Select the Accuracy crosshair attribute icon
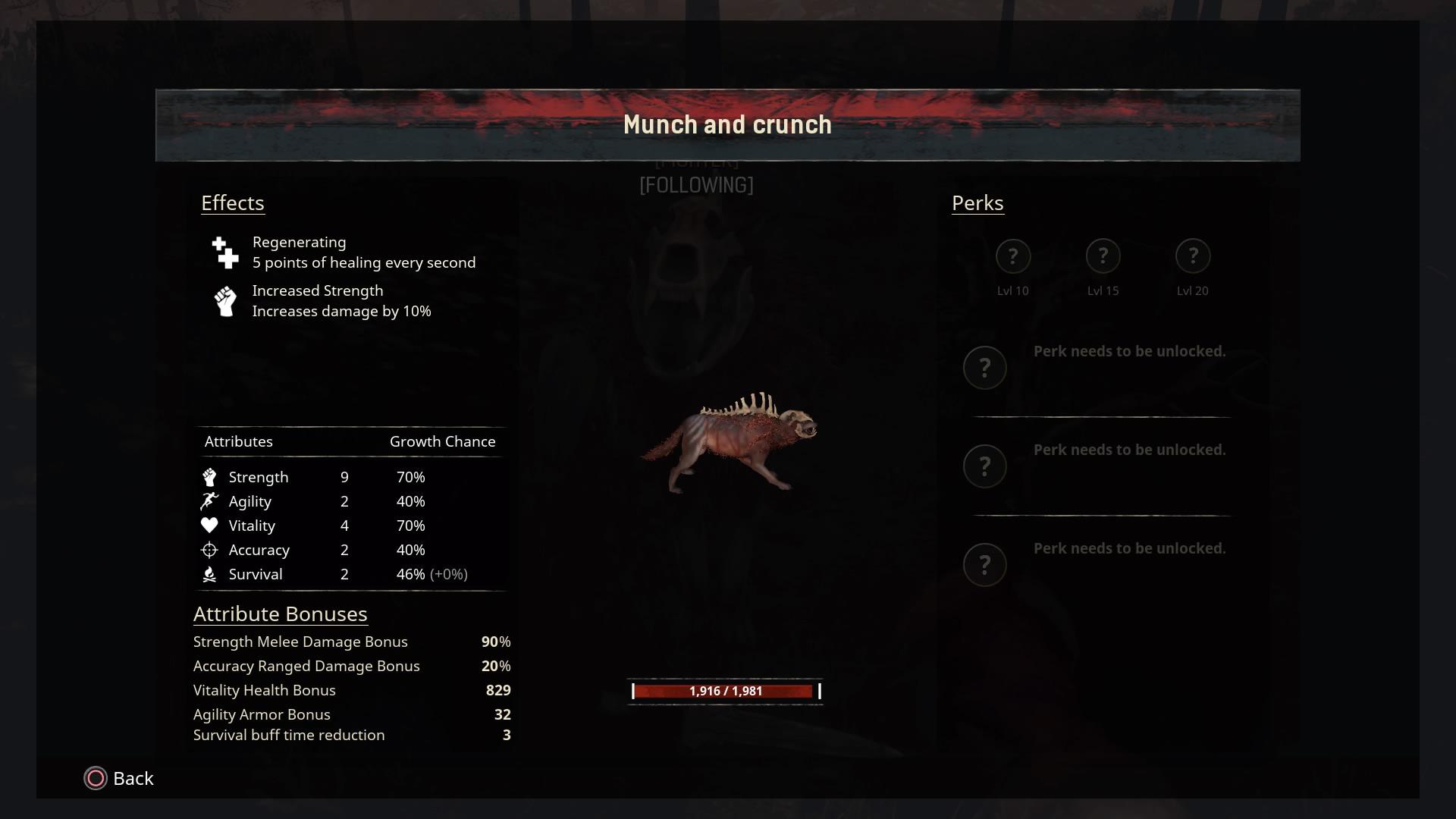Viewport: 1456px width, 819px height. click(209, 549)
